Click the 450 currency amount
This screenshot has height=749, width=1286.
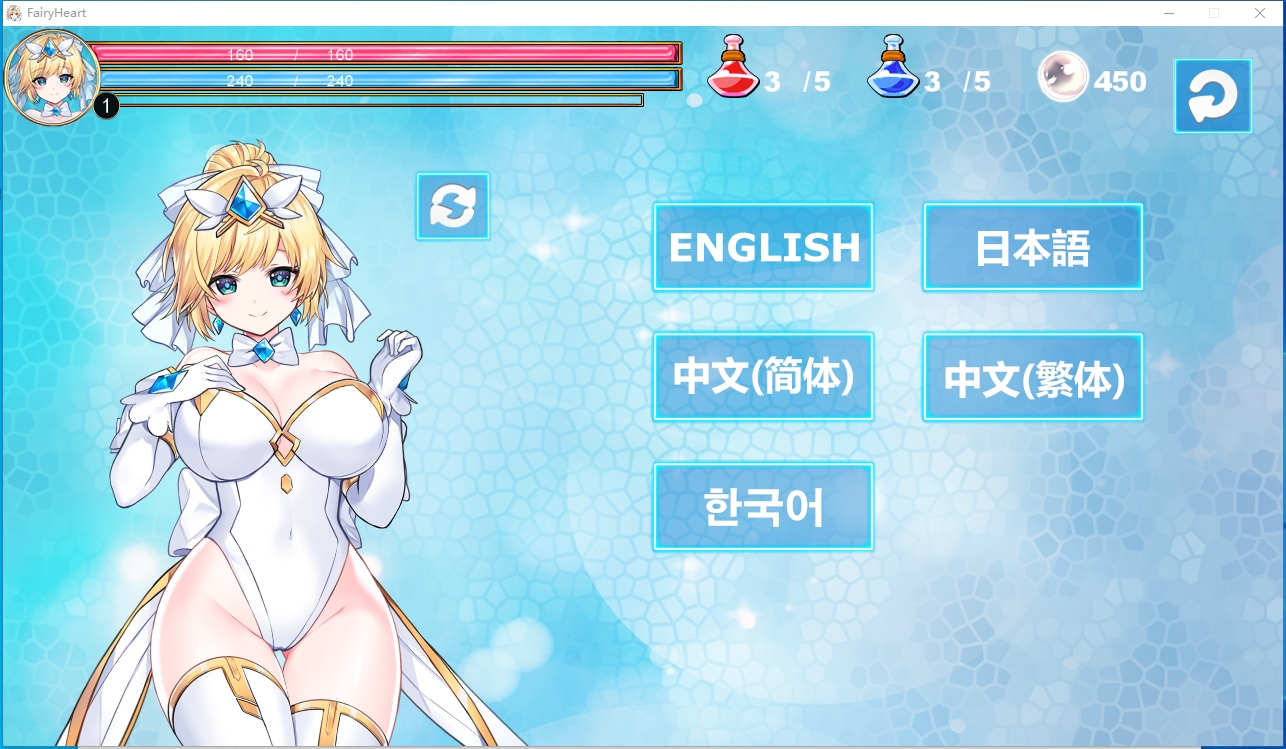1122,81
